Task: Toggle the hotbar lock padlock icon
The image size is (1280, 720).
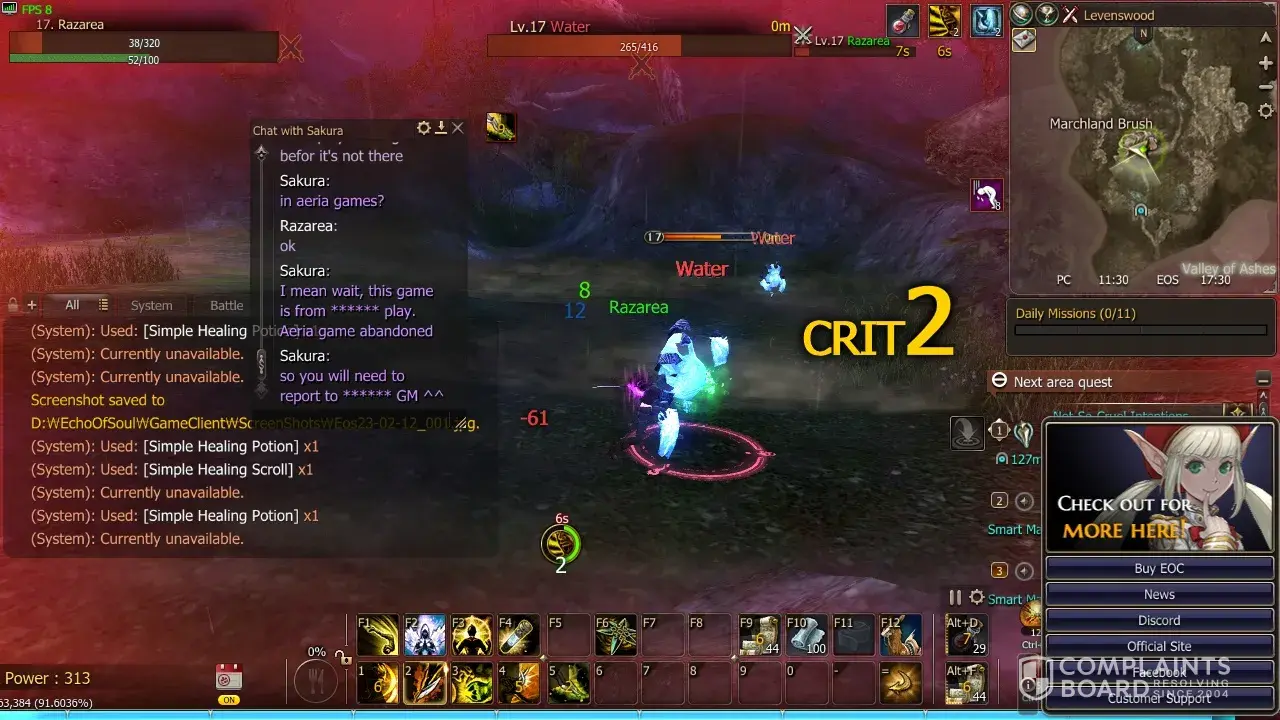Action: tap(343, 658)
